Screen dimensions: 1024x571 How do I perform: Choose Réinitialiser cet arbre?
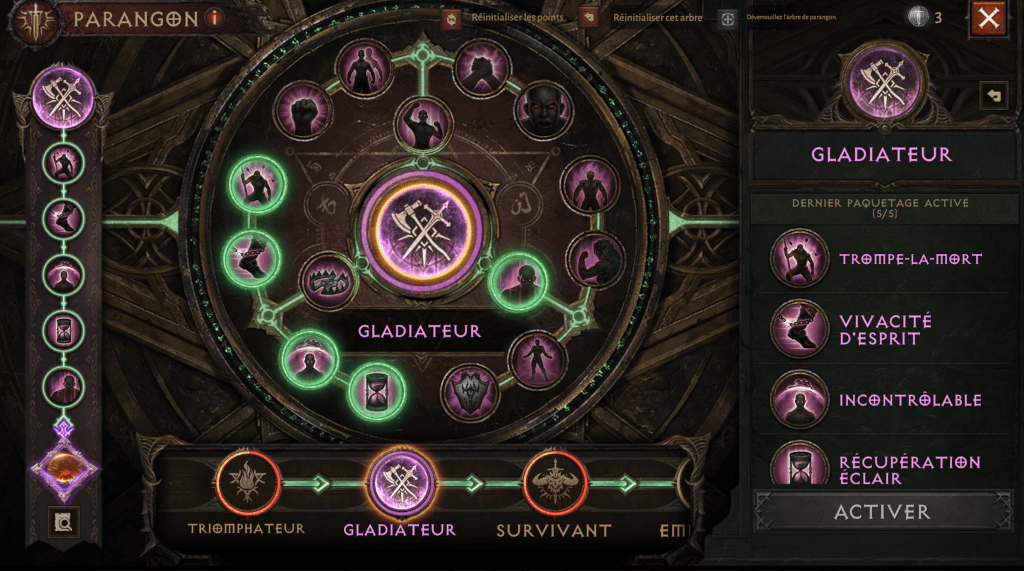[590, 18]
